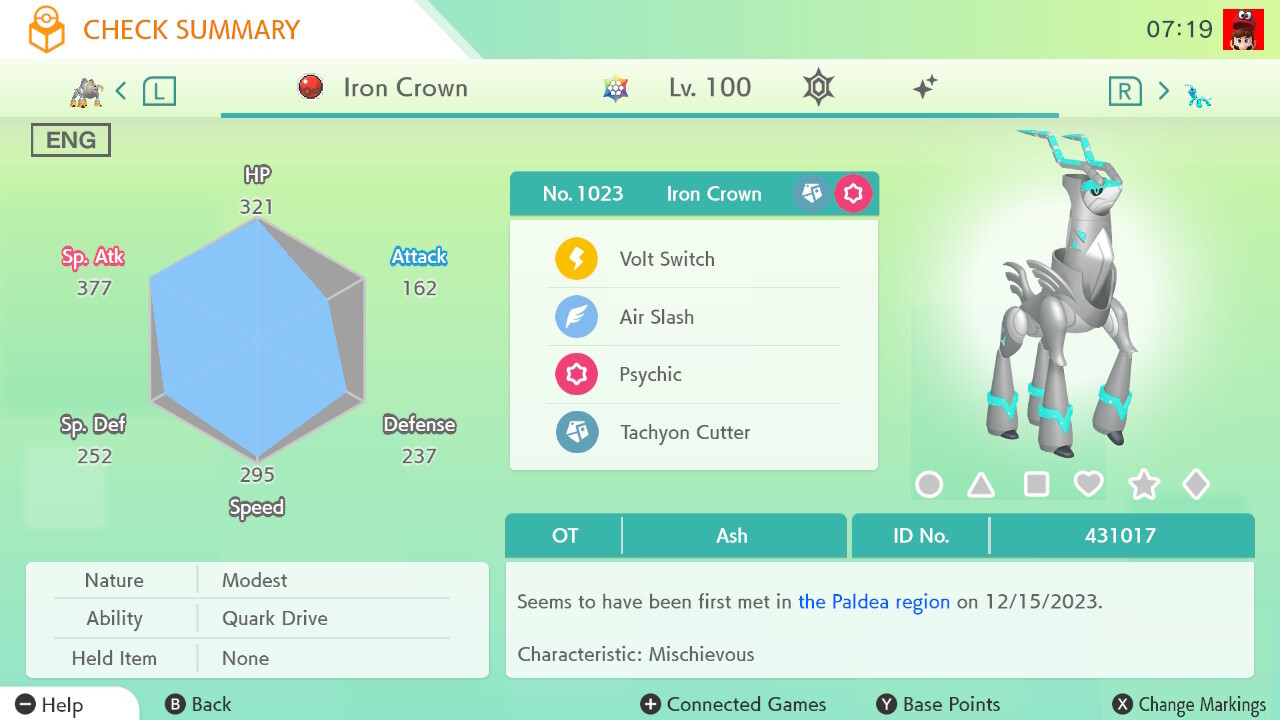The image size is (1280, 720).
Task: Go to the previous Pokémon thumbnail
Action: click(87, 92)
